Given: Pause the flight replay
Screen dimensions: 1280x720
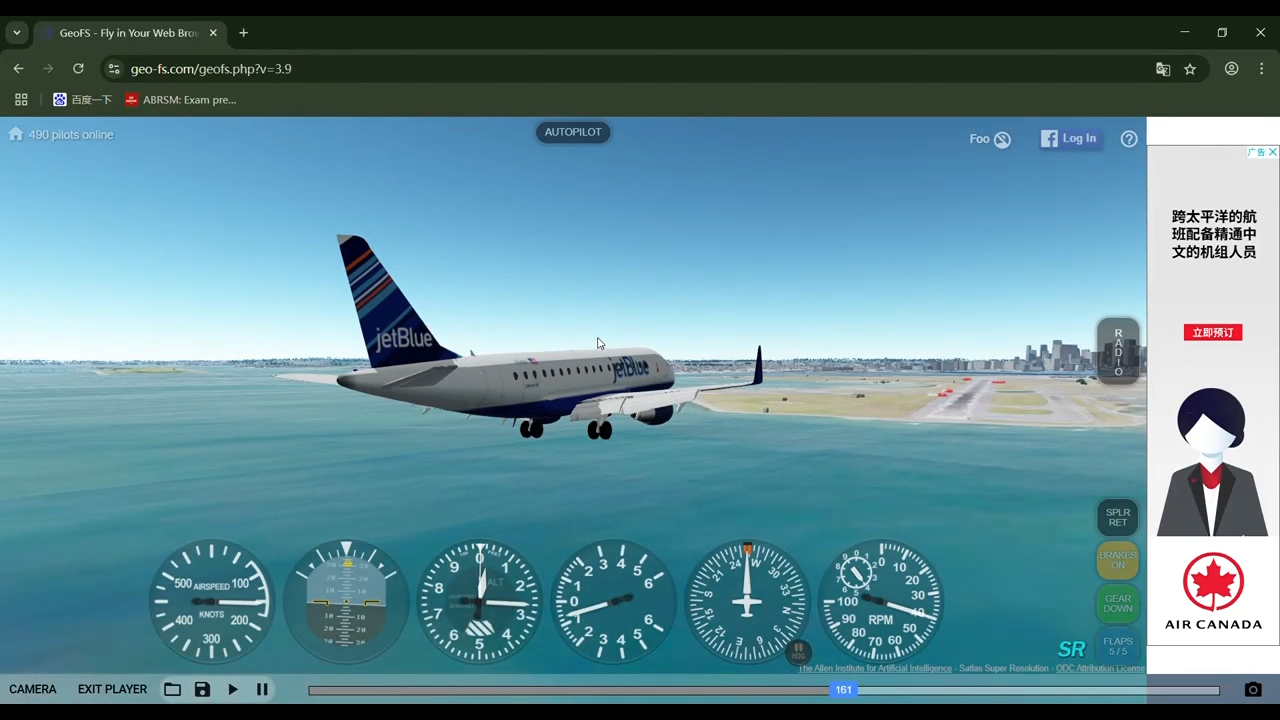Looking at the screenshot, I should 262,689.
